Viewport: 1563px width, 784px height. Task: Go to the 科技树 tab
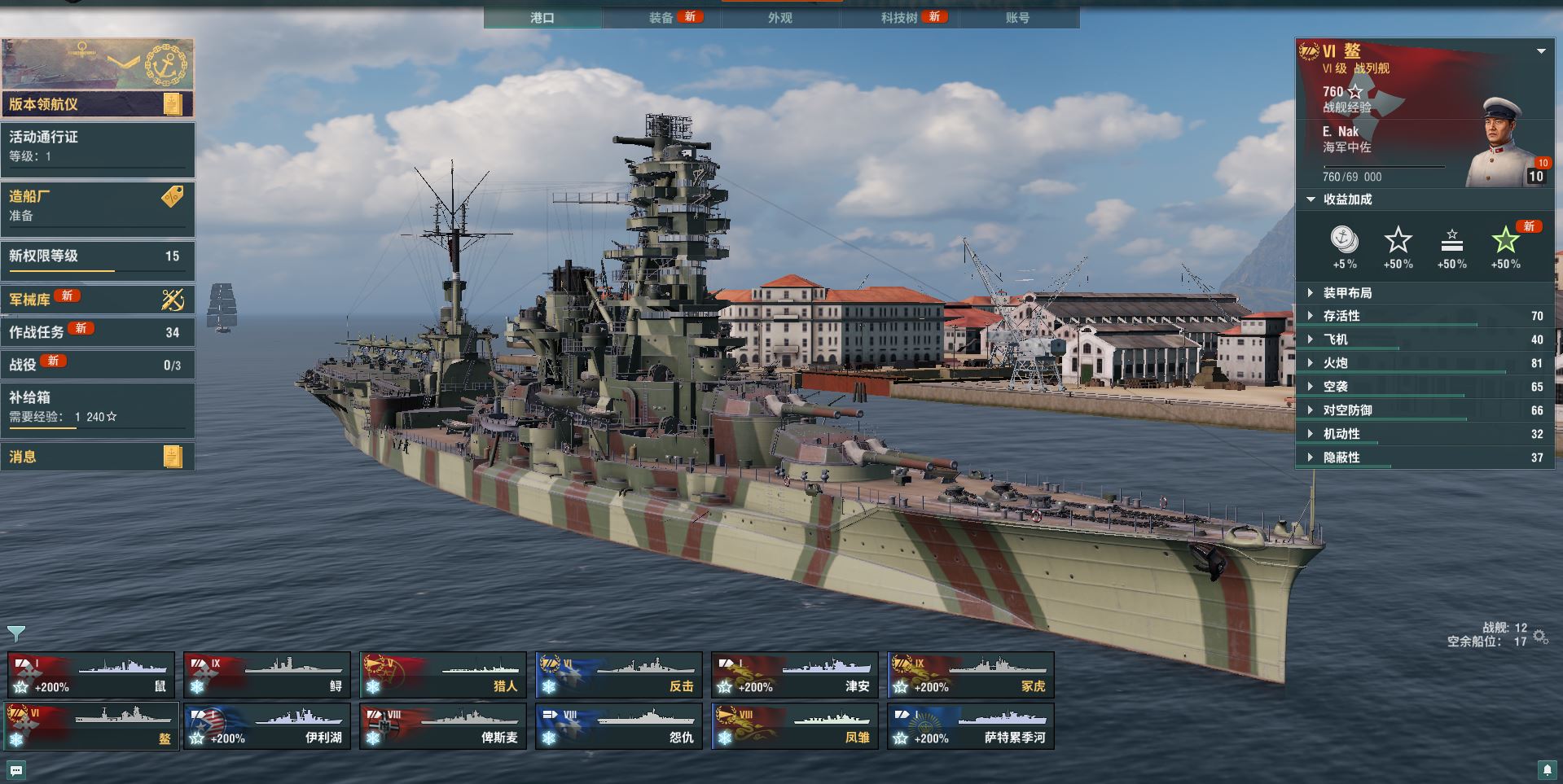tap(899, 17)
